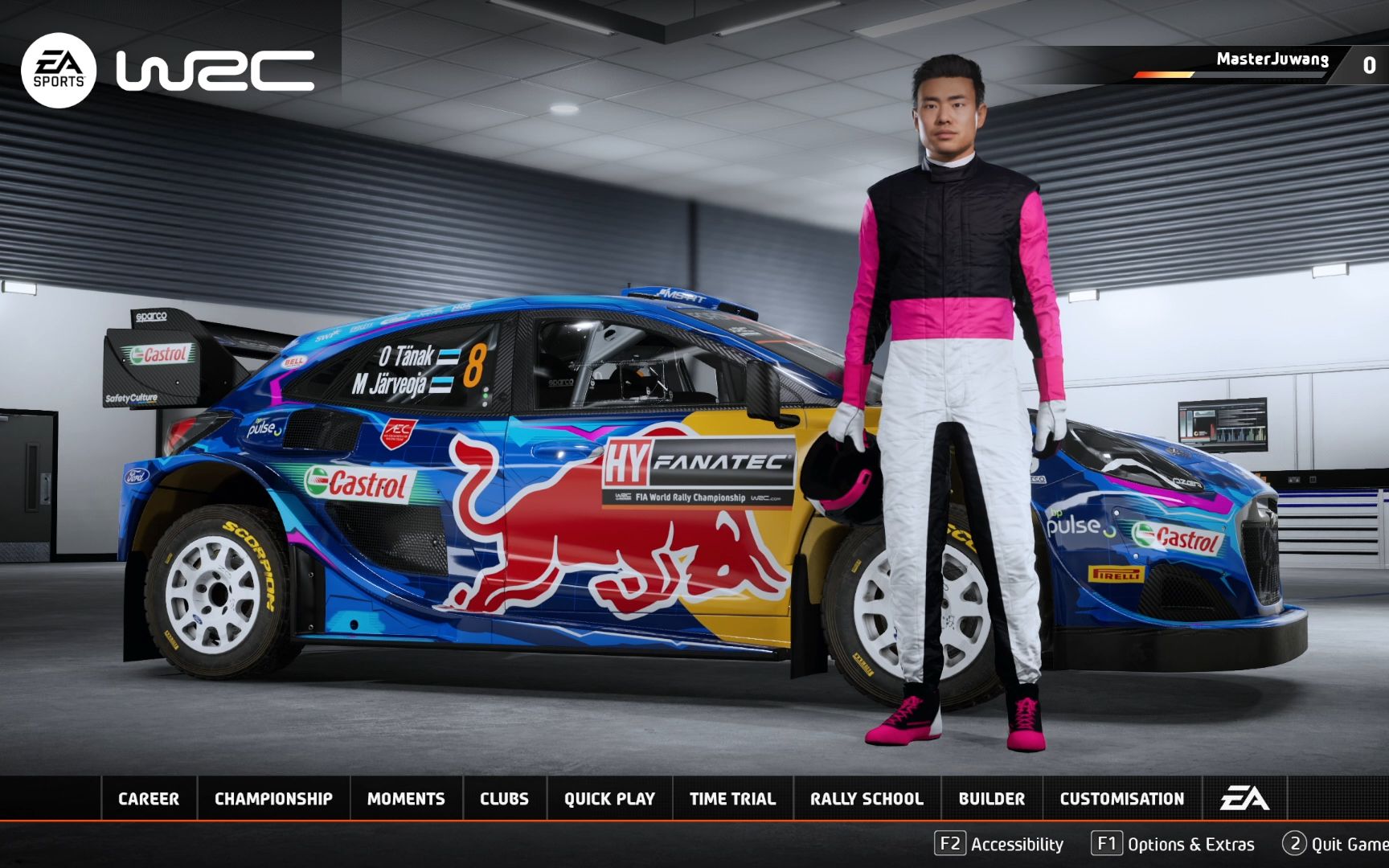Go to the Clubs tab
This screenshot has width=1389, height=868.
(504, 799)
